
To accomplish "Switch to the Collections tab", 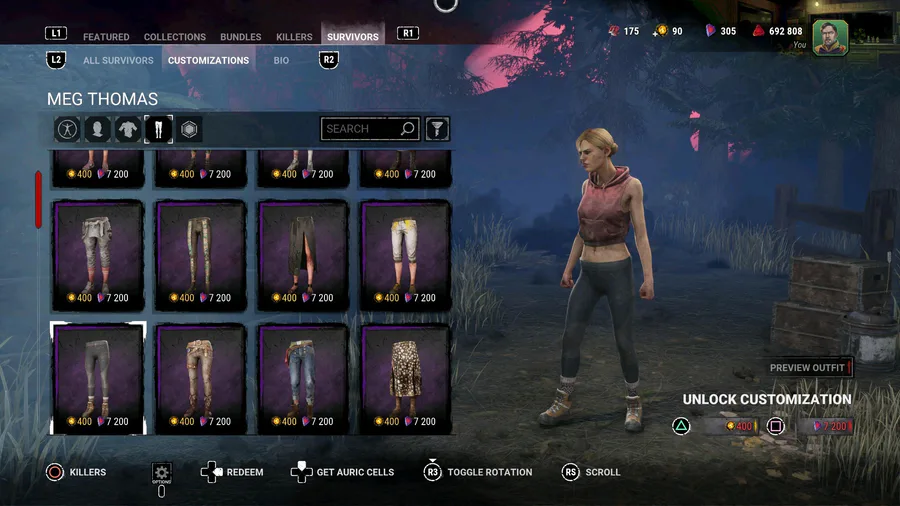I will [175, 37].
